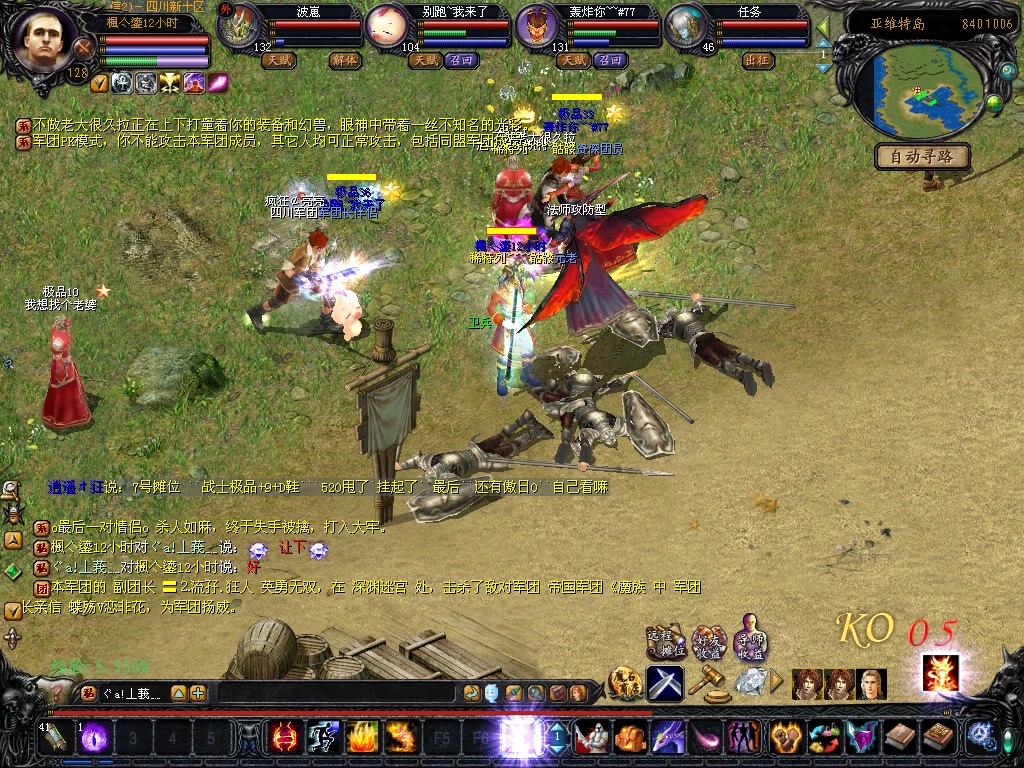The height and width of the screenshot is (768, 1024).
Task: Click the 解体 button under pet 波崽
Action: (344, 60)
